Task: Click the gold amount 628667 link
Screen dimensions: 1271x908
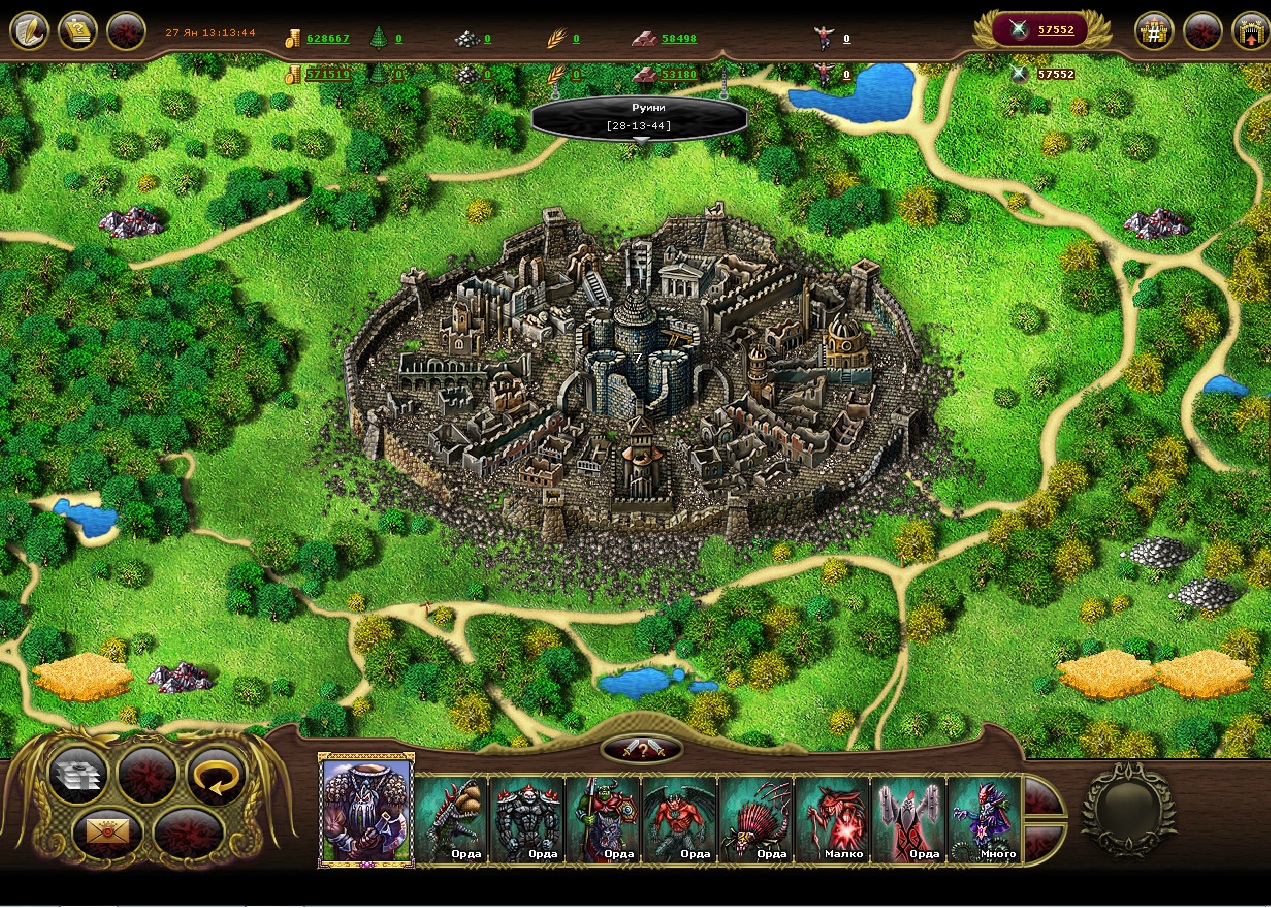Action: click(328, 39)
